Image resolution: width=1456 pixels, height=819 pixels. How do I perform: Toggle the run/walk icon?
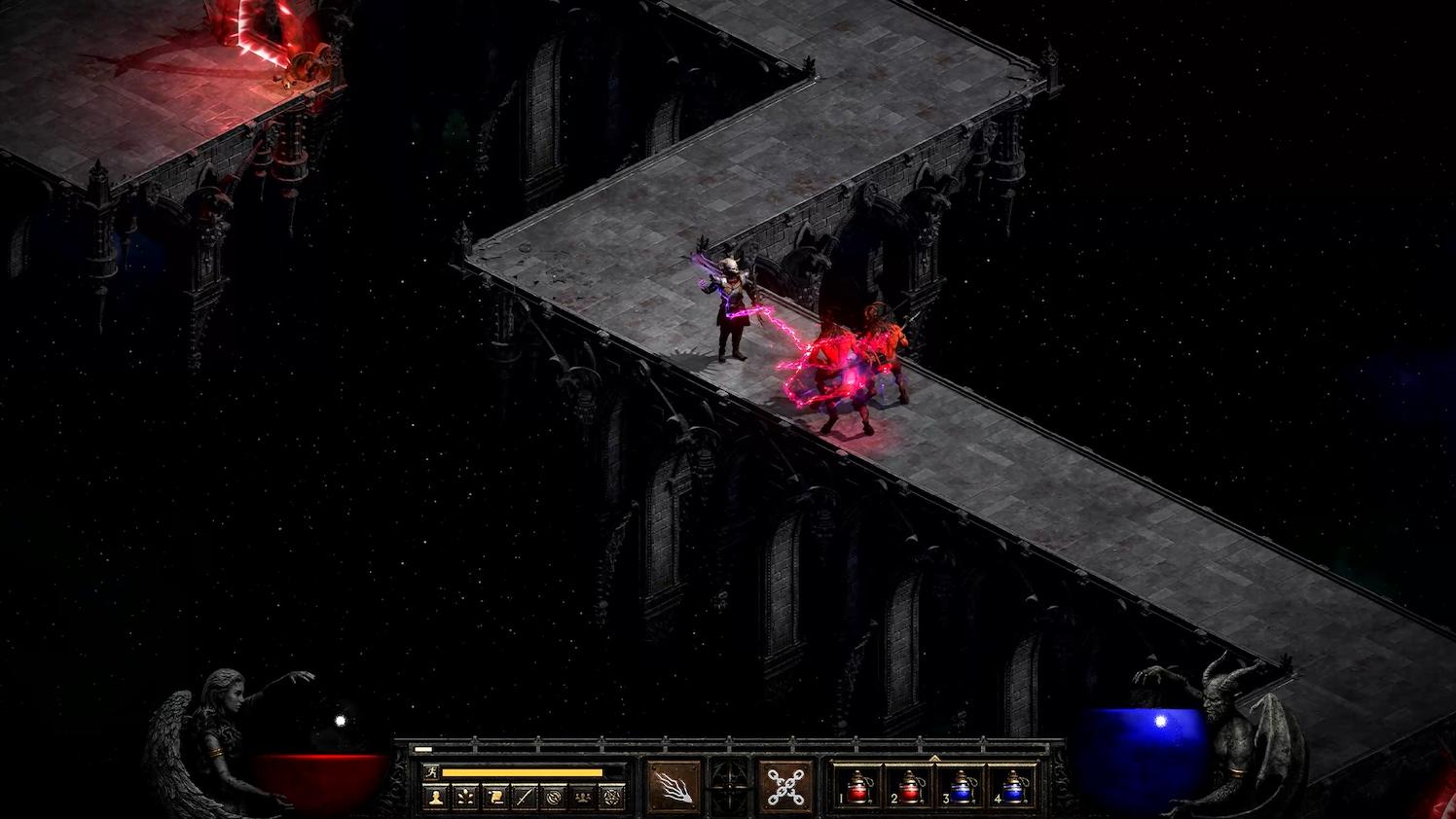tap(432, 771)
